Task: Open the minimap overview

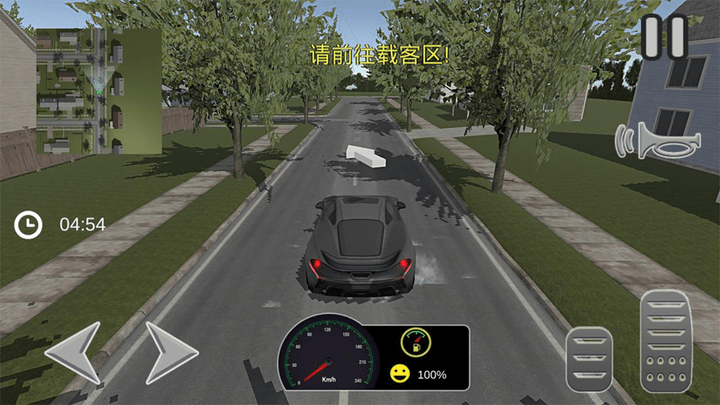Action: click(98, 91)
